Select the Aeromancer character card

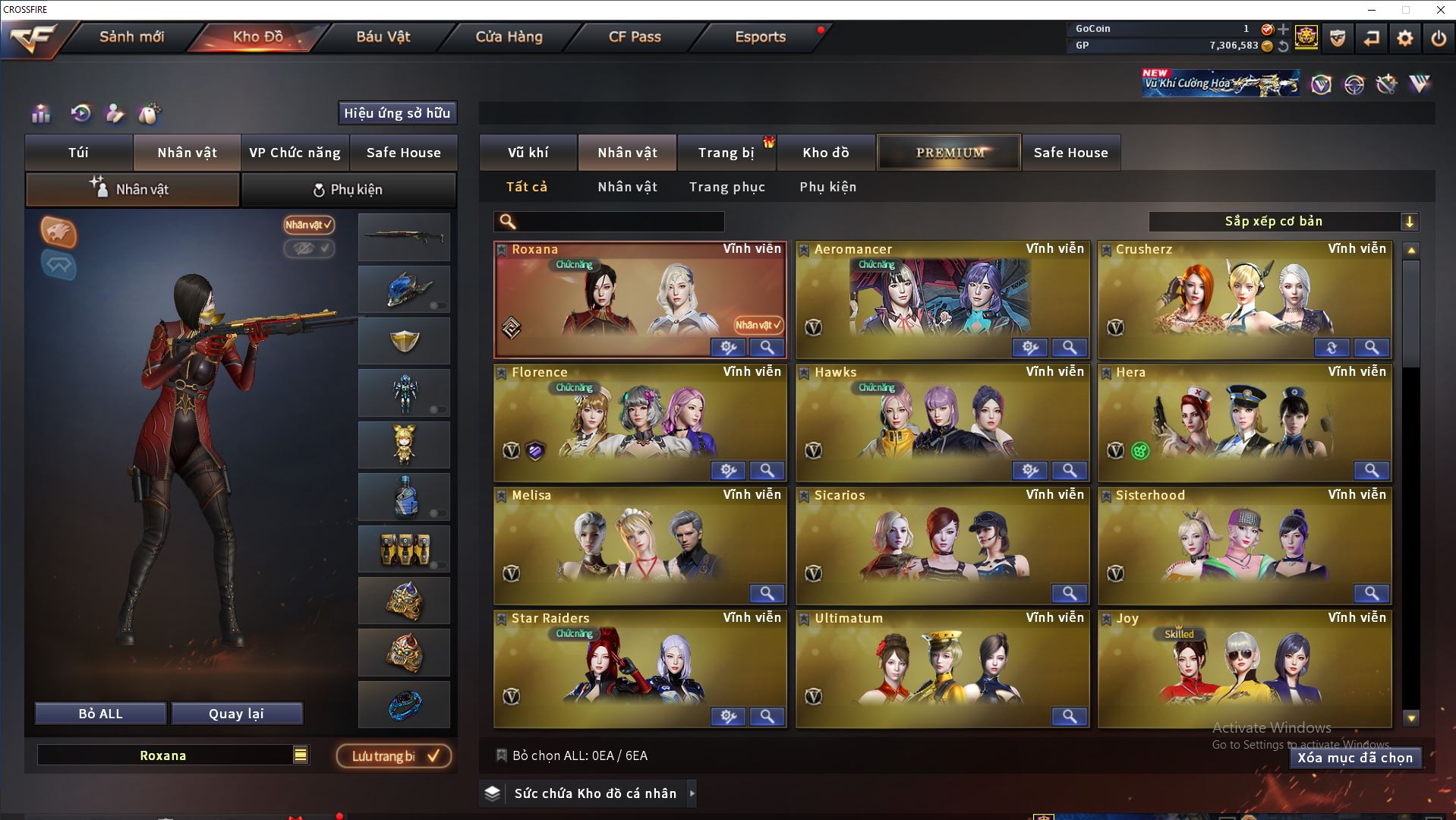coord(941,300)
